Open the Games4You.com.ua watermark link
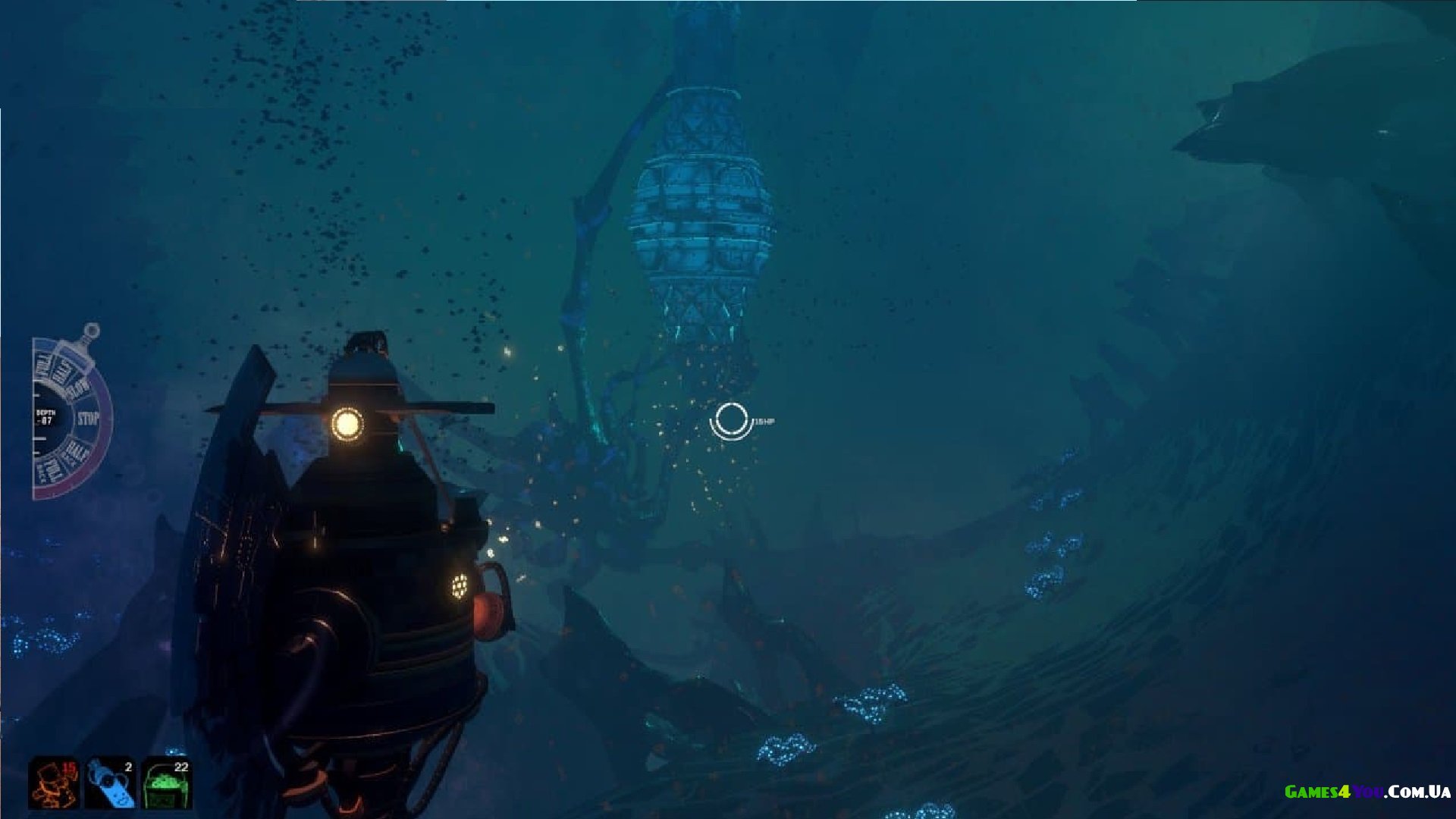This screenshot has width=1456, height=819. coord(1367,792)
